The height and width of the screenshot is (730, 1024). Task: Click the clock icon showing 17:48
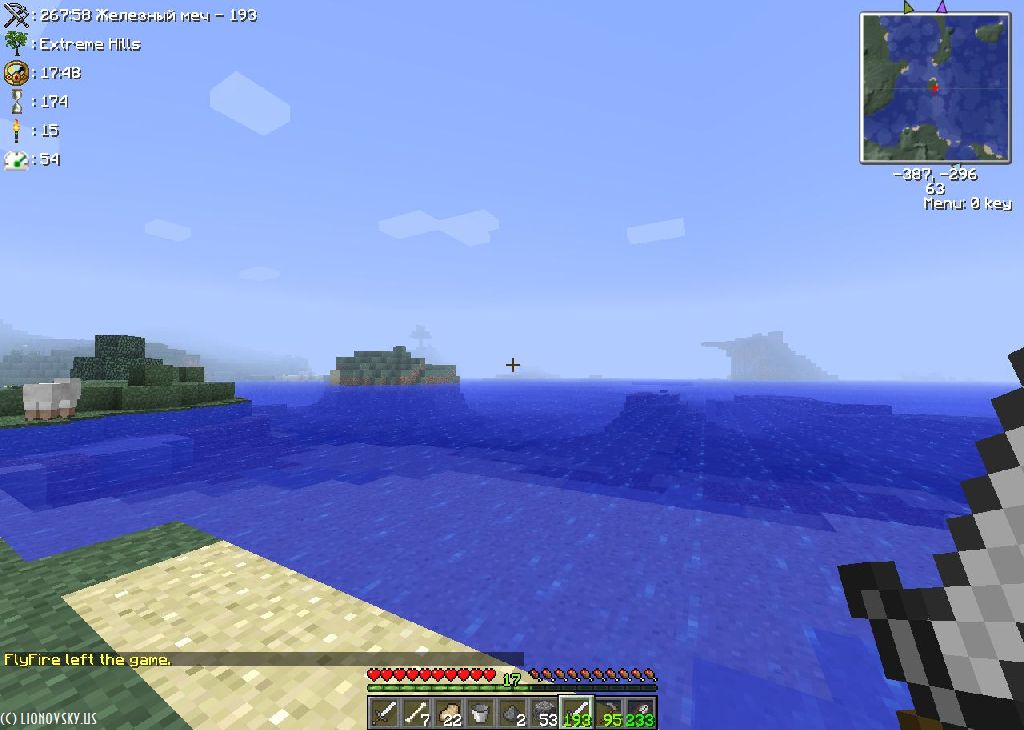(15, 72)
